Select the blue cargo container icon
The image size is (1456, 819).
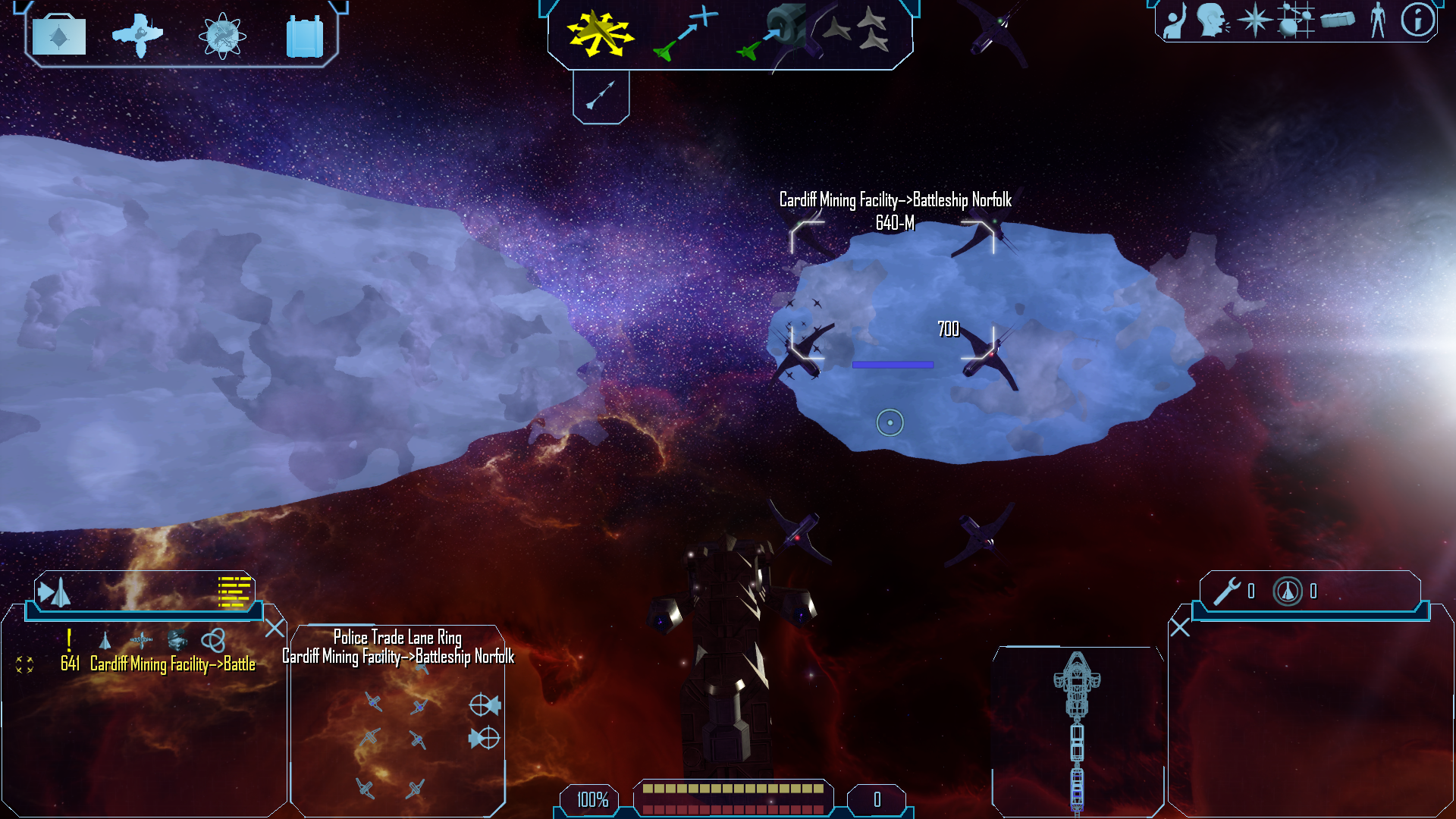coord(305,36)
